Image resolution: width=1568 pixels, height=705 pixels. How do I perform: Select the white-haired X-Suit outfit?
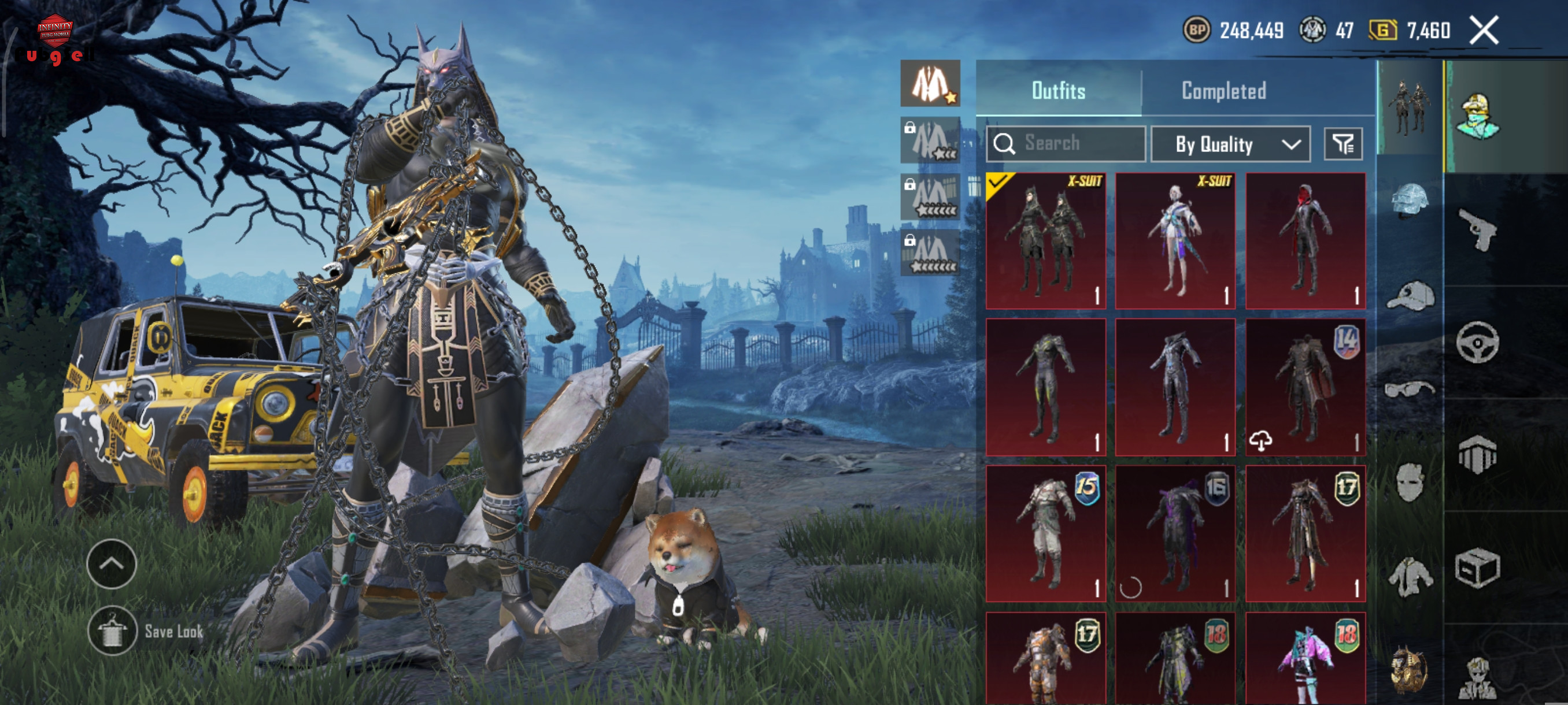1175,241
